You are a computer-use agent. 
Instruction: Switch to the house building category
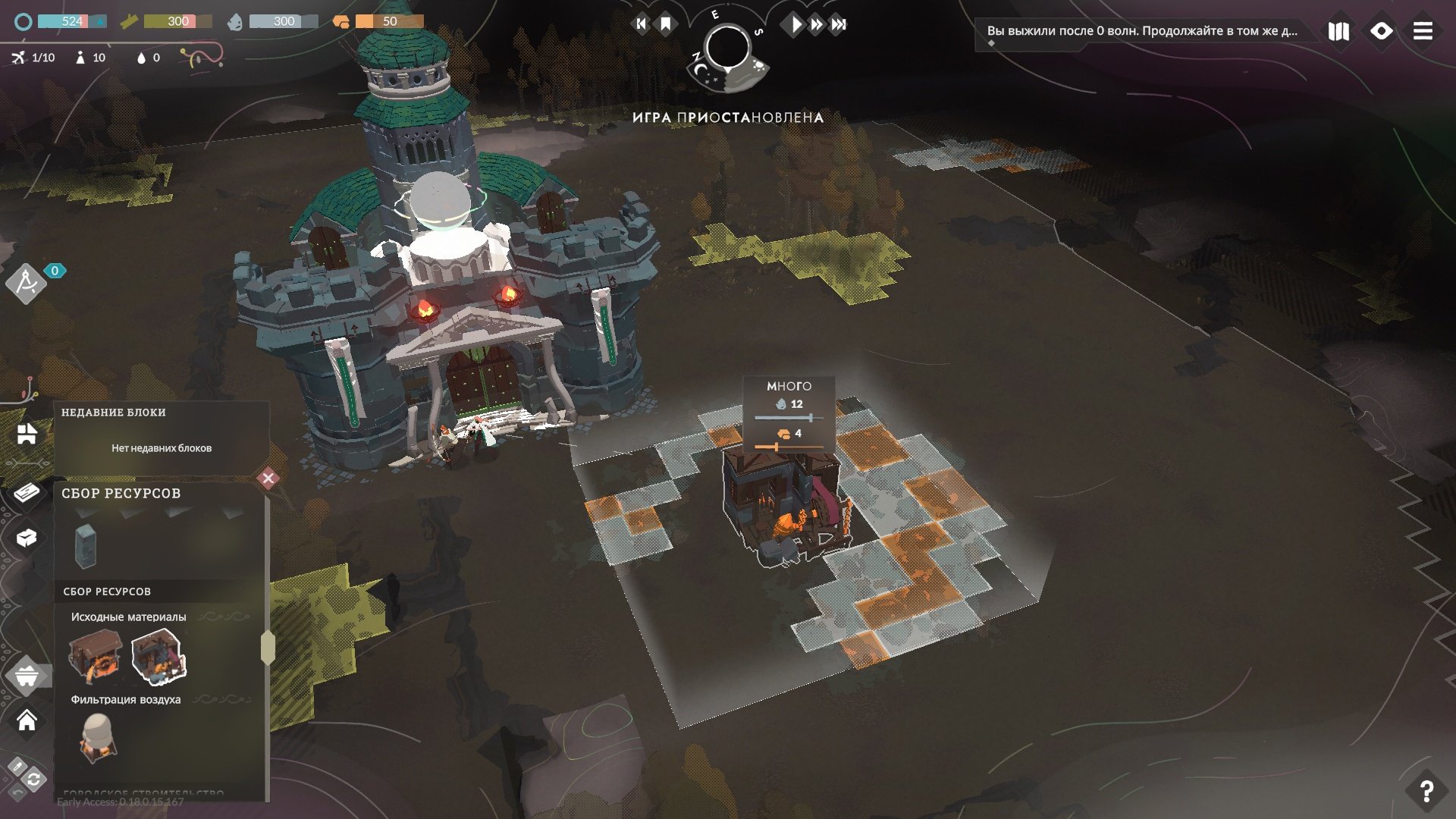click(27, 720)
